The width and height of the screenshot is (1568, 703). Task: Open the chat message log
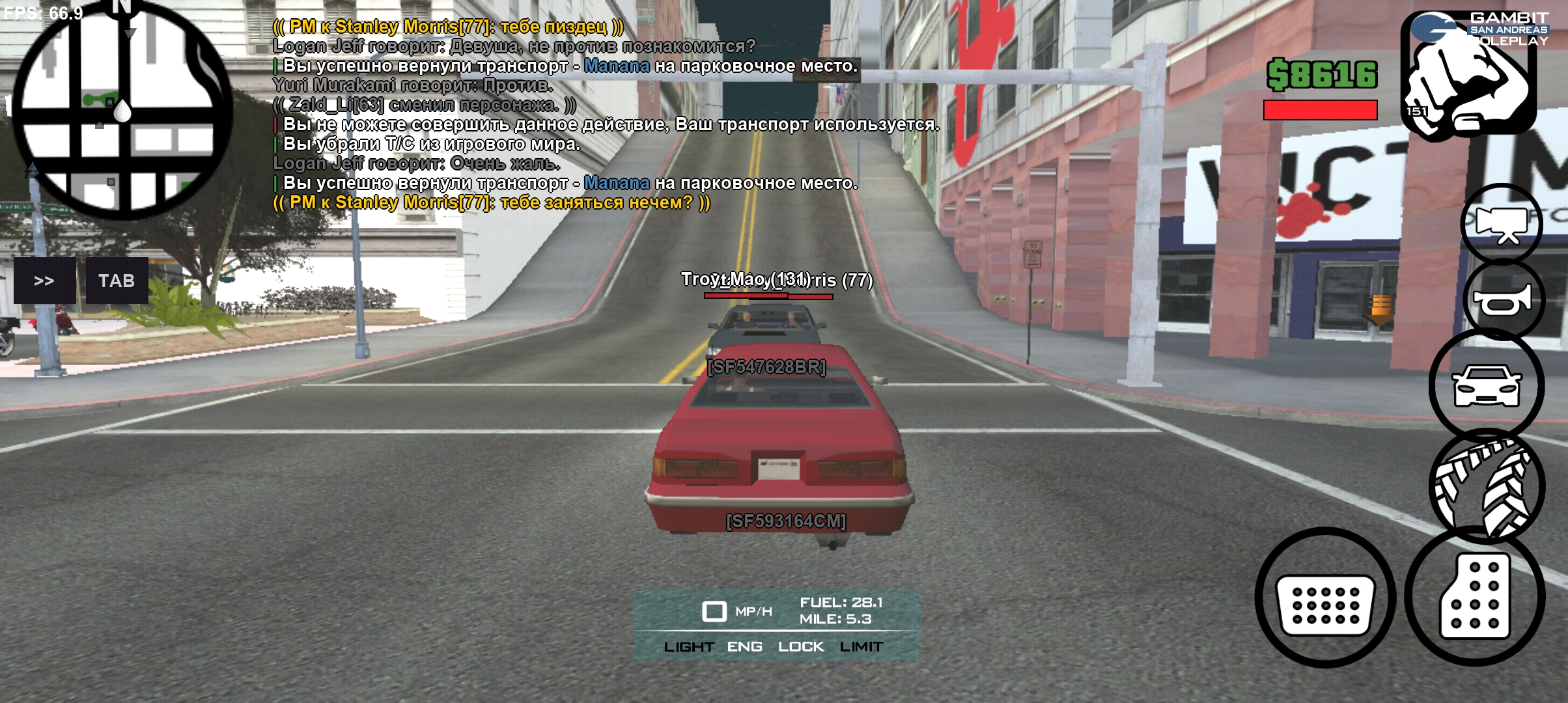[573, 115]
